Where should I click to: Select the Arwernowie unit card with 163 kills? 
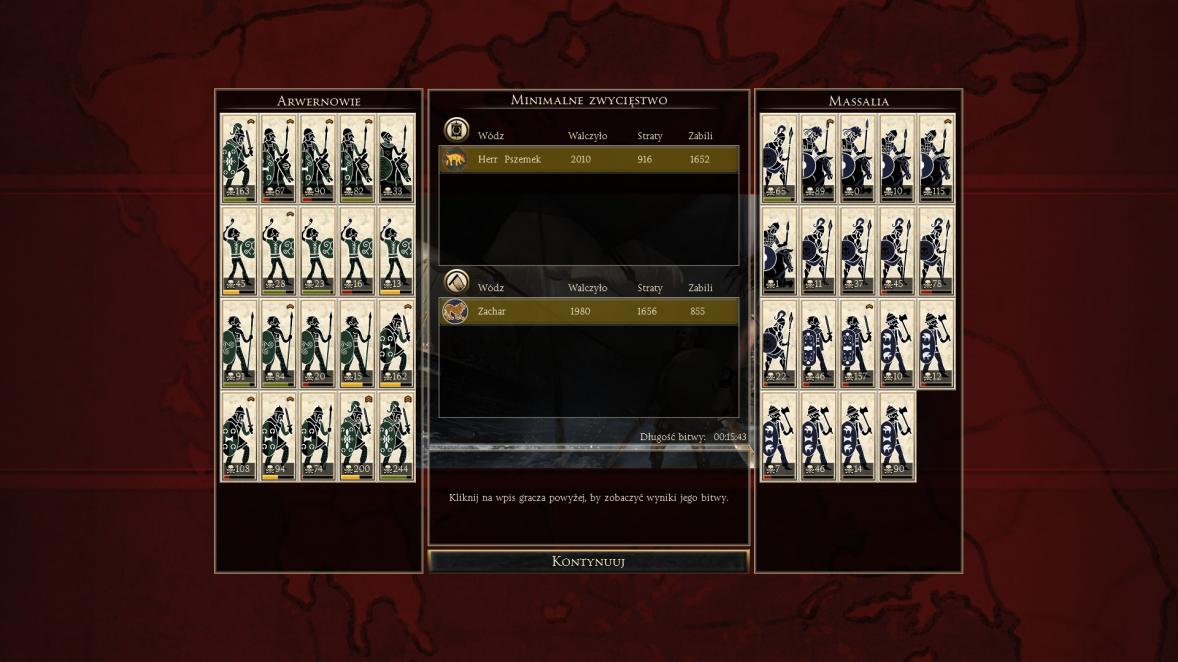tap(239, 158)
